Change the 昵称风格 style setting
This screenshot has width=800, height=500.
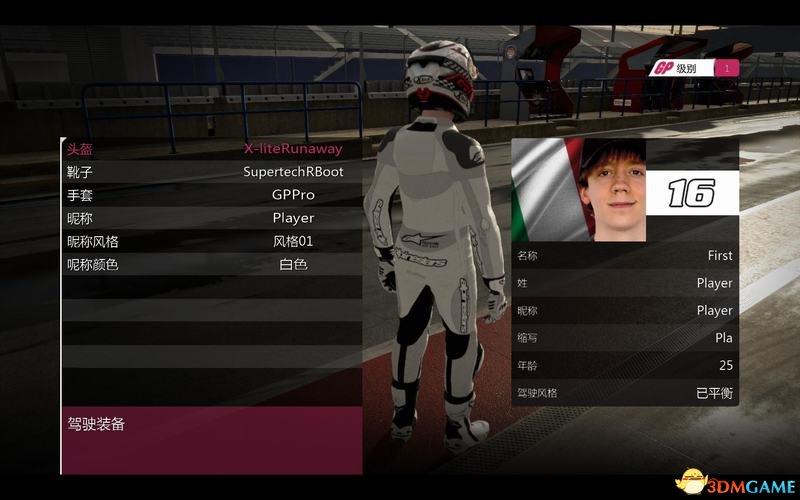pos(211,241)
